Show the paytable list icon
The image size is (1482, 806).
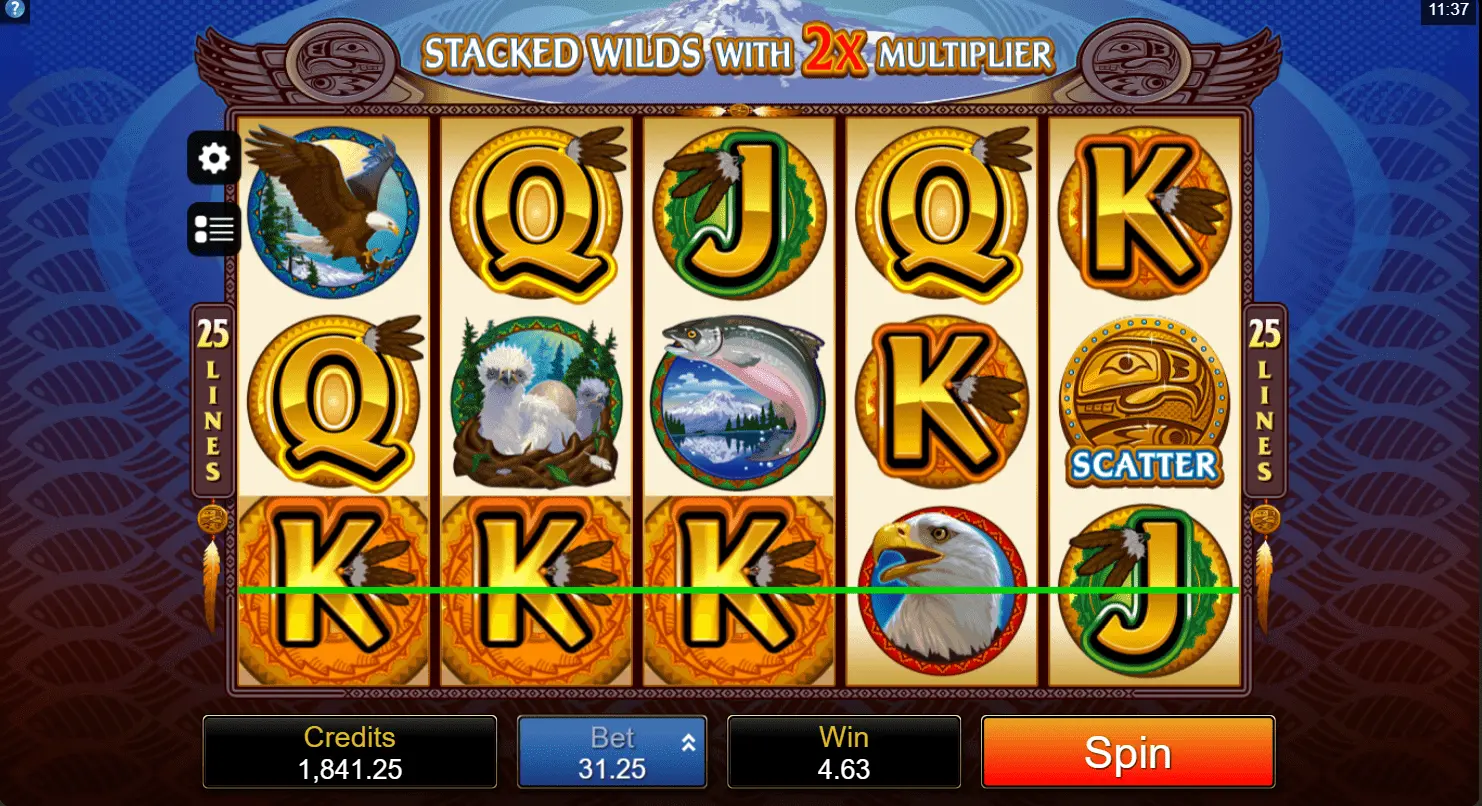(x=214, y=229)
